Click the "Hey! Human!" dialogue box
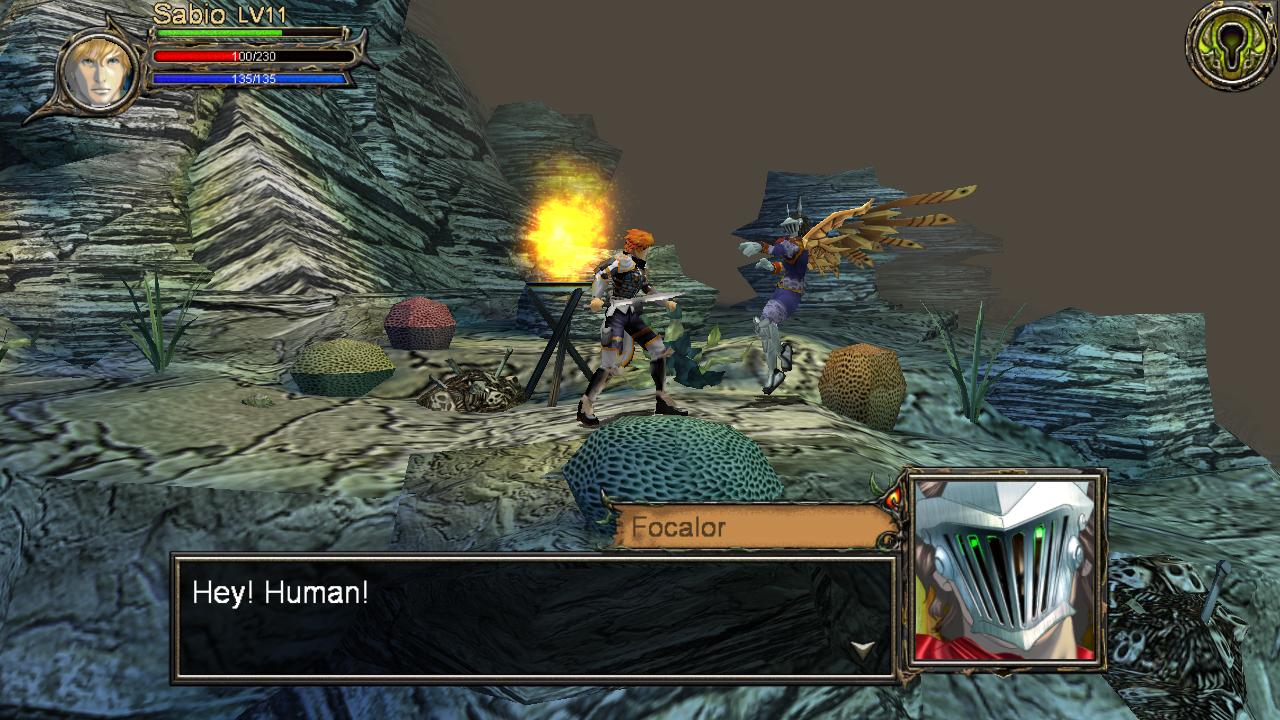 [x=532, y=617]
